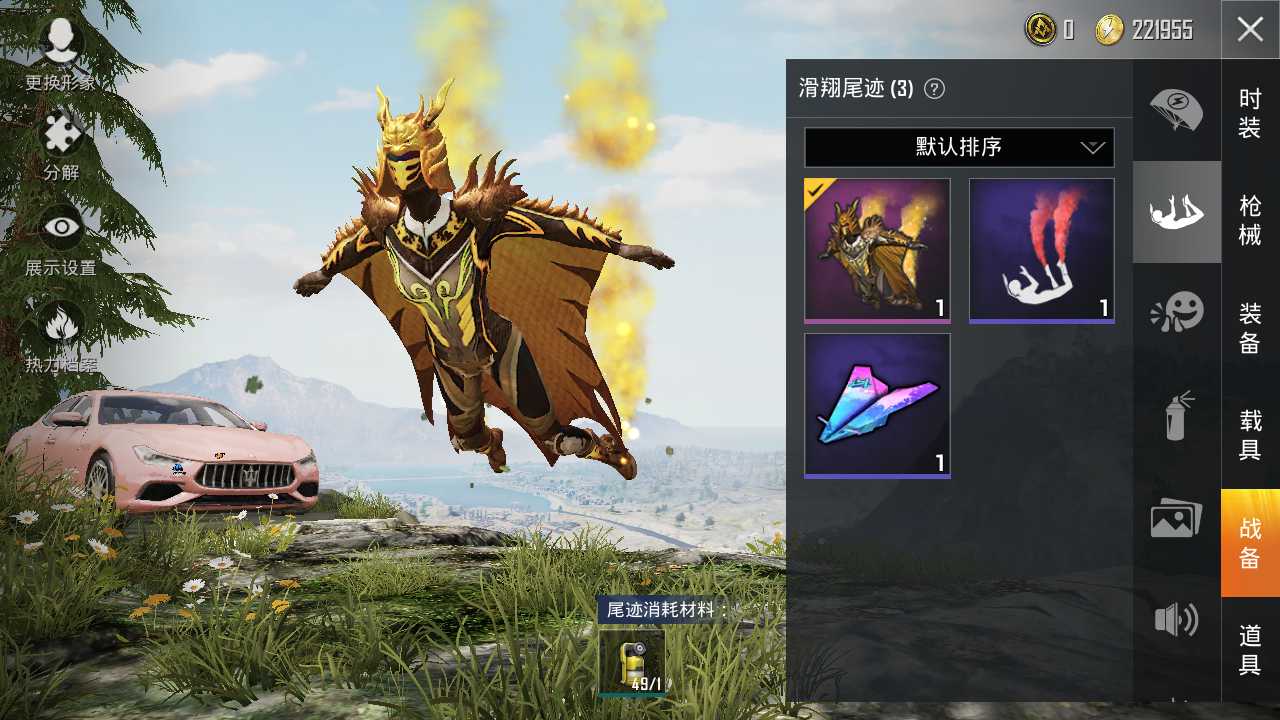The width and height of the screenshot is (1280, 720).
Task: Close the inventory screen
Action: coord(1250,29)
